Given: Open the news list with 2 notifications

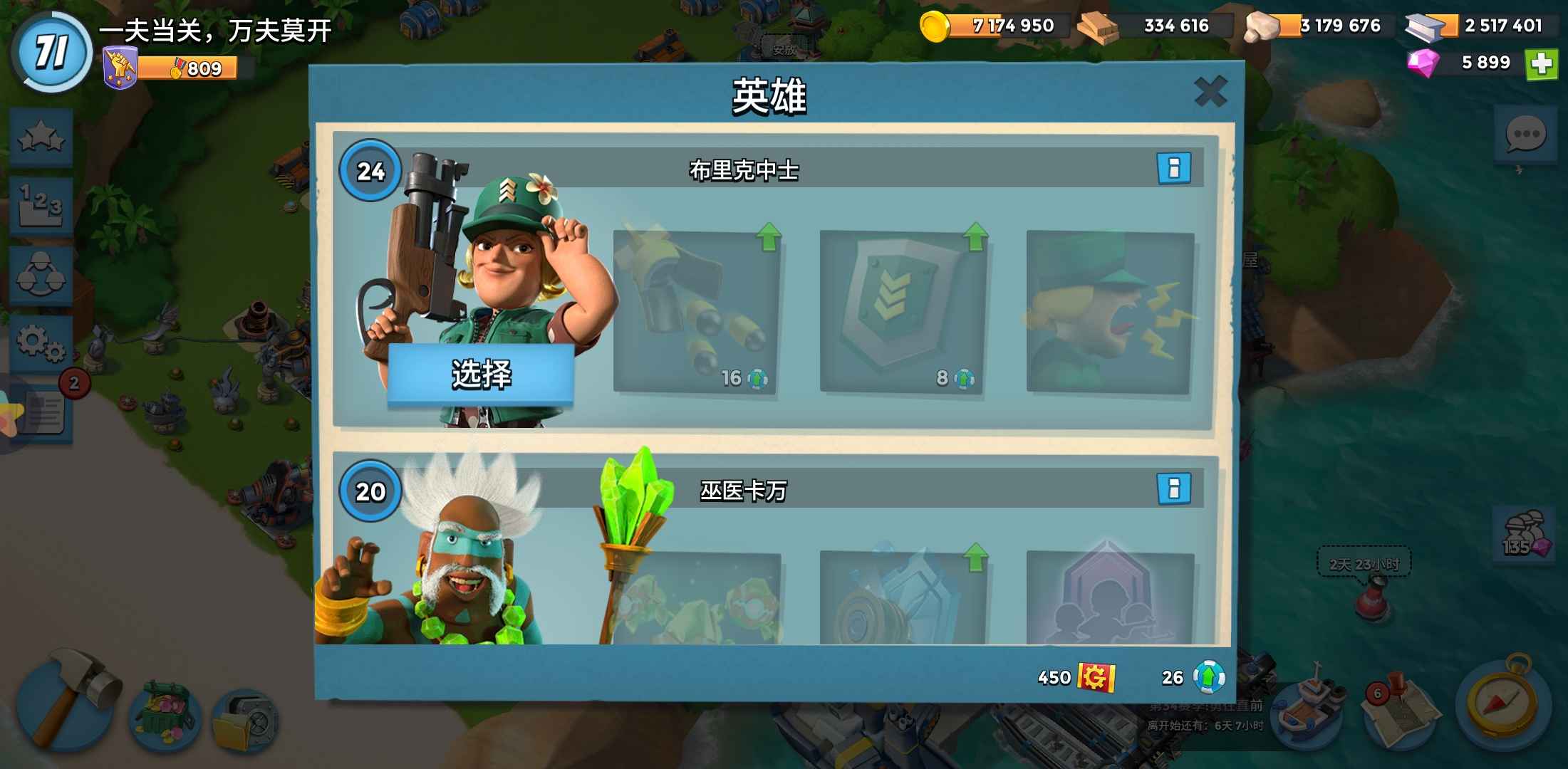Looking at the screenshot, I should point(44,413).
